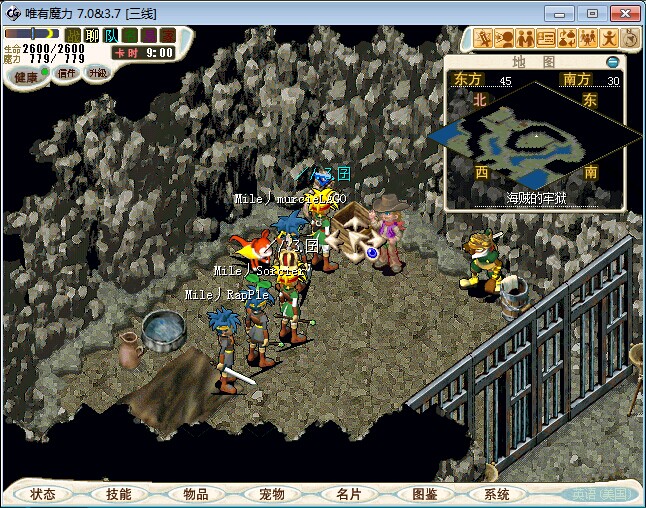The height and width of the screenshot is (508, 646).
Task: Click the 升級 level-up button
Action: coord(98,74)
